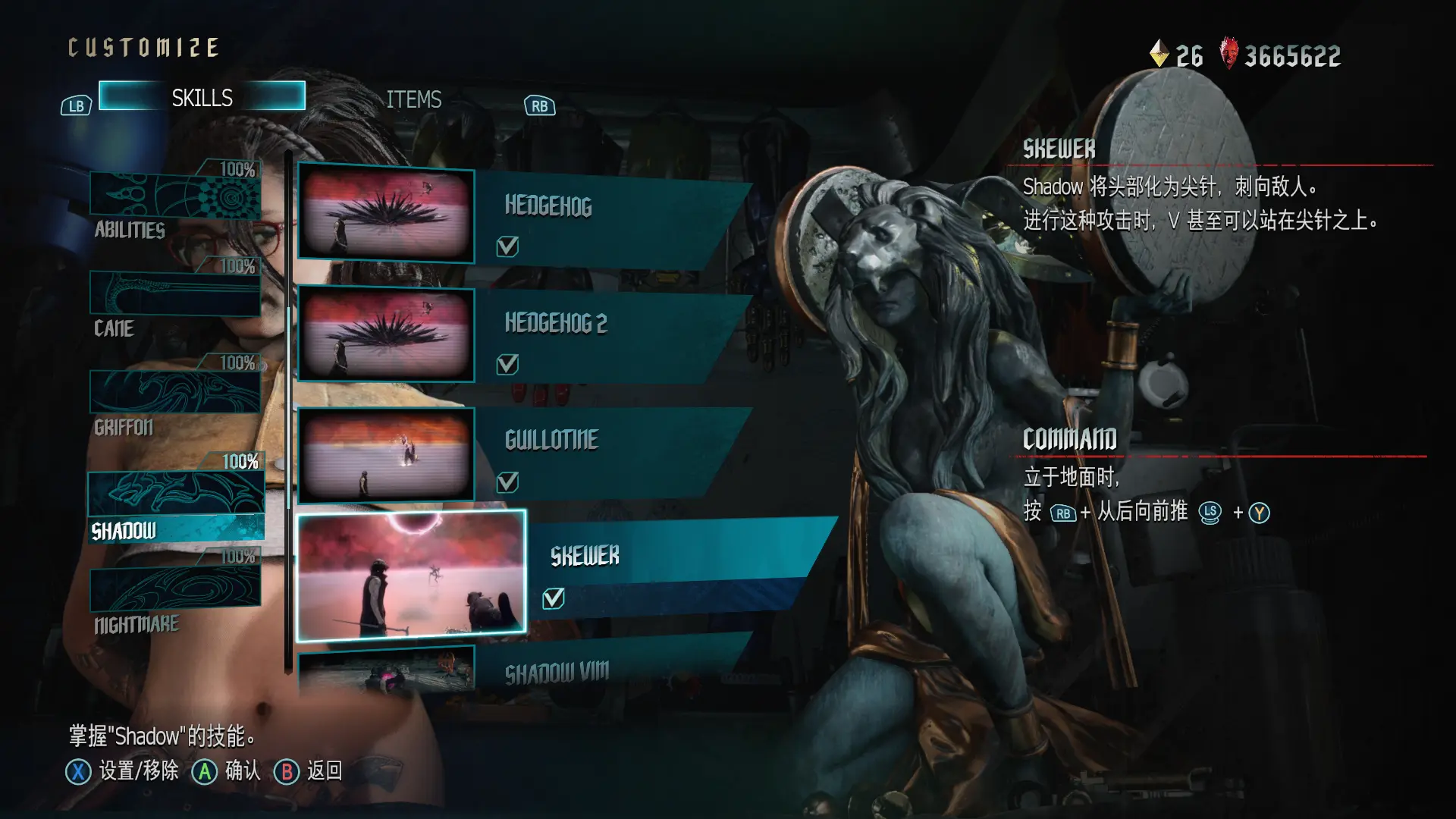Open the Guillotine preview thumbnail
The height and width of the screenshot is (819, 1456).
point(386,455)
